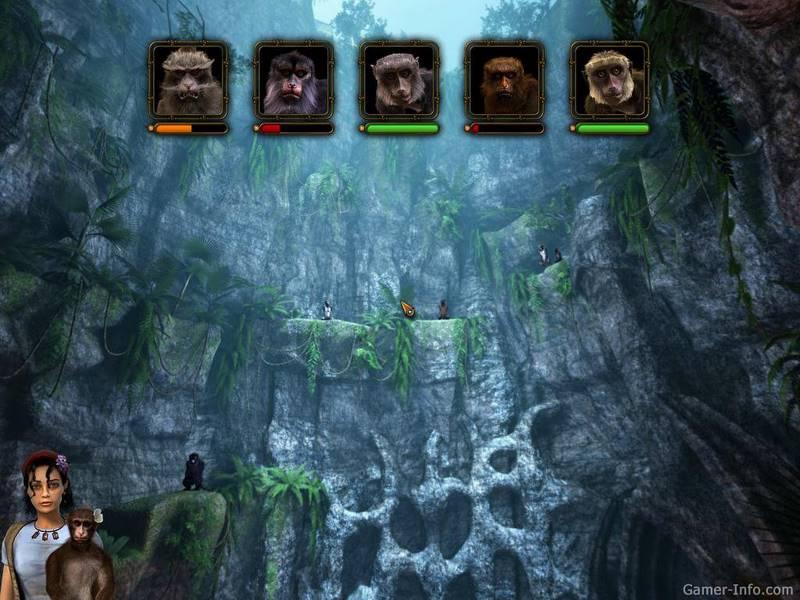Select the grey monkey portrait with orange bar
This screenshot has height=600, width=800.
(x=188, y=80)
